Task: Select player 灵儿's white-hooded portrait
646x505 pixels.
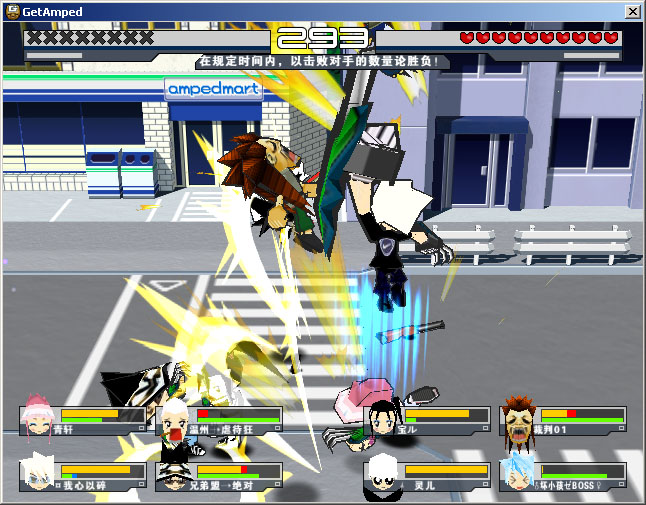Action: point(383,475)
